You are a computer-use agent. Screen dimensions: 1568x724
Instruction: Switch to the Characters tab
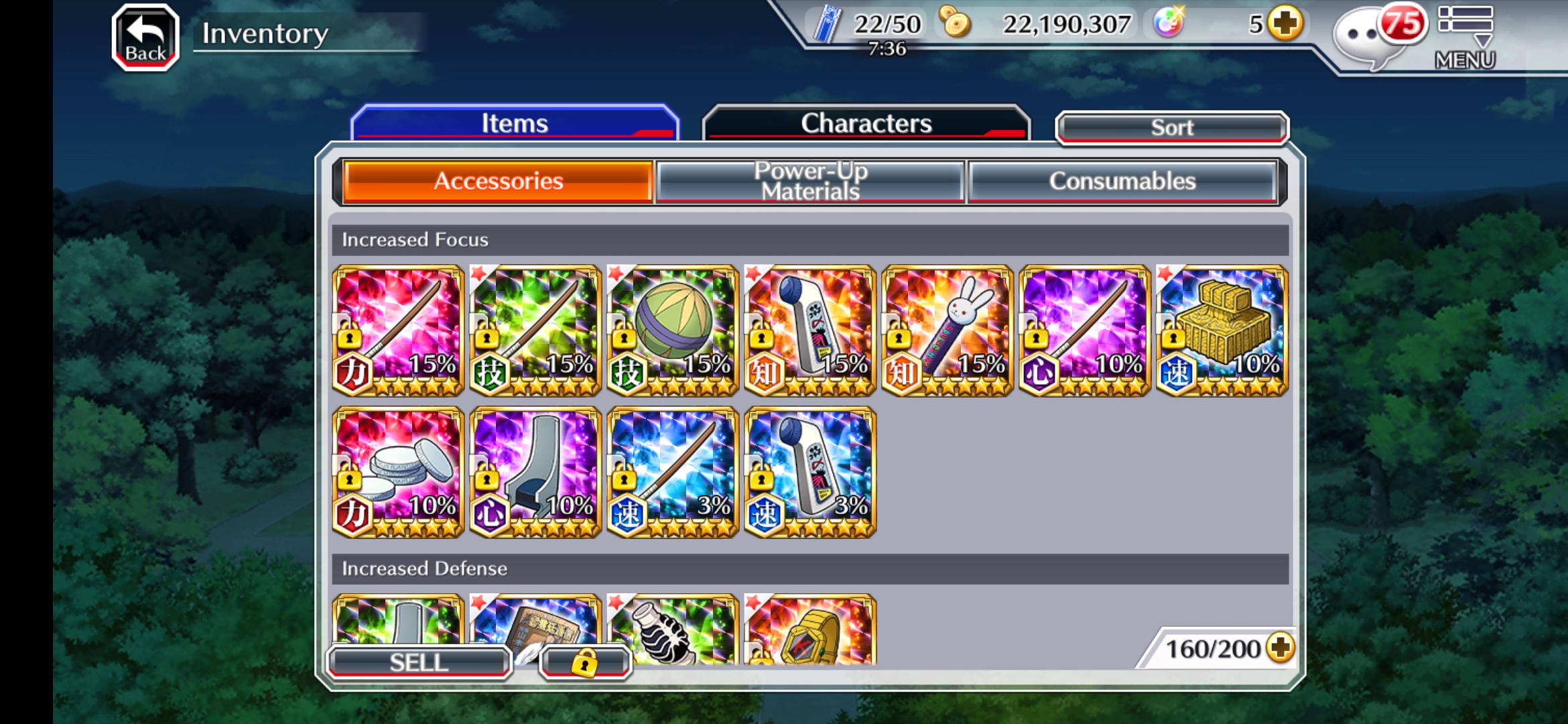tap(866, 123)
